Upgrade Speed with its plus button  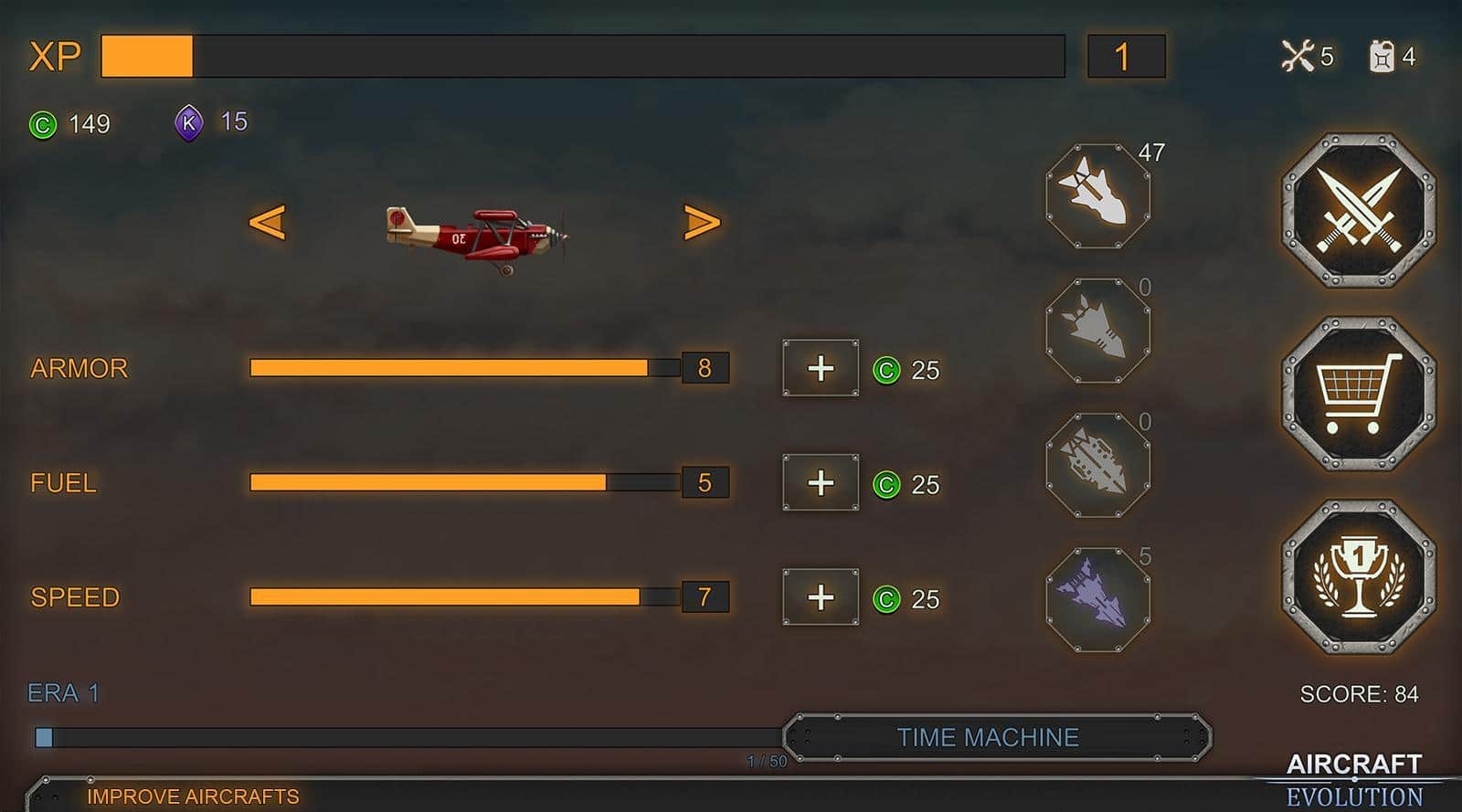pyautogui.click(x=821, y=597)
